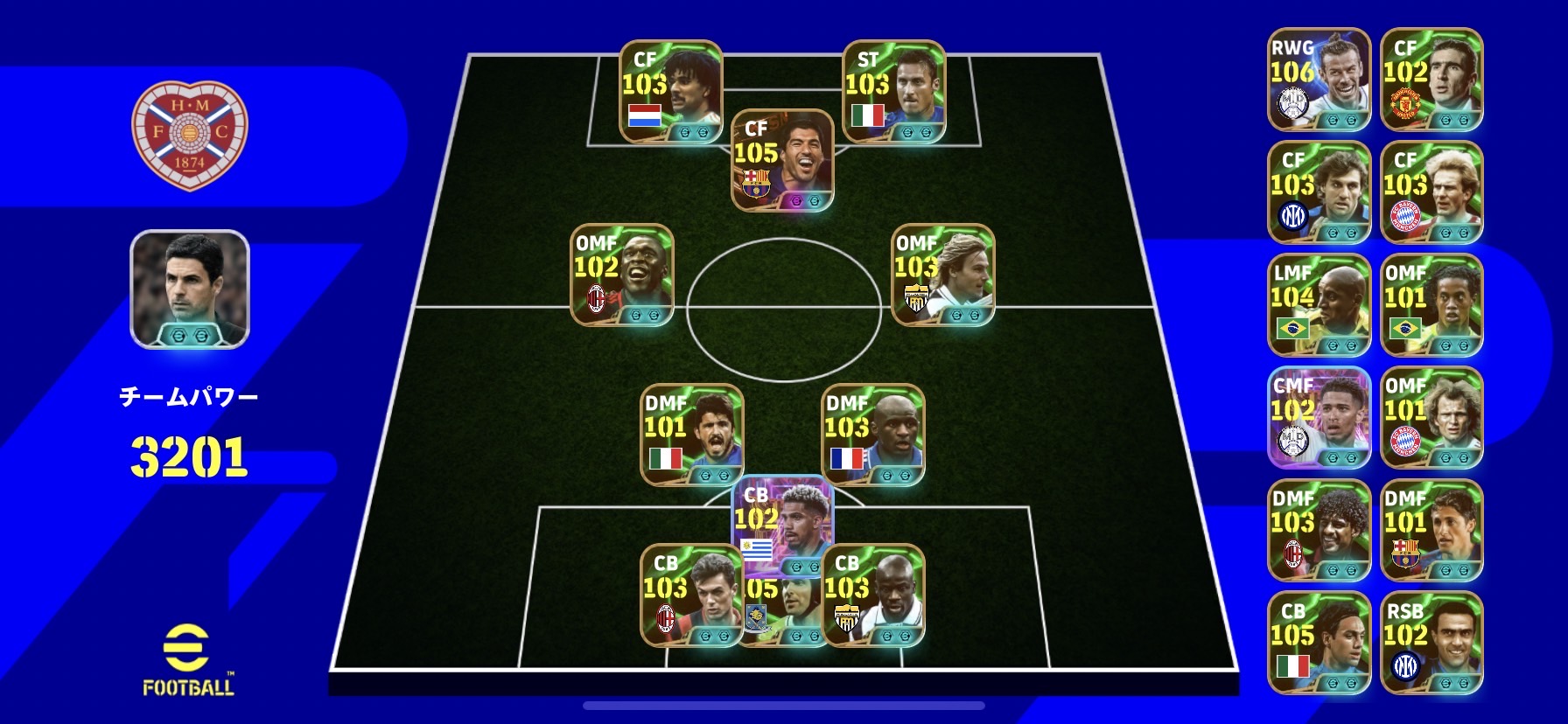Choose the CB 103 AC Milan defender card
The height and width of the screenshot is (724, 1568).
[x=691, y=595]
